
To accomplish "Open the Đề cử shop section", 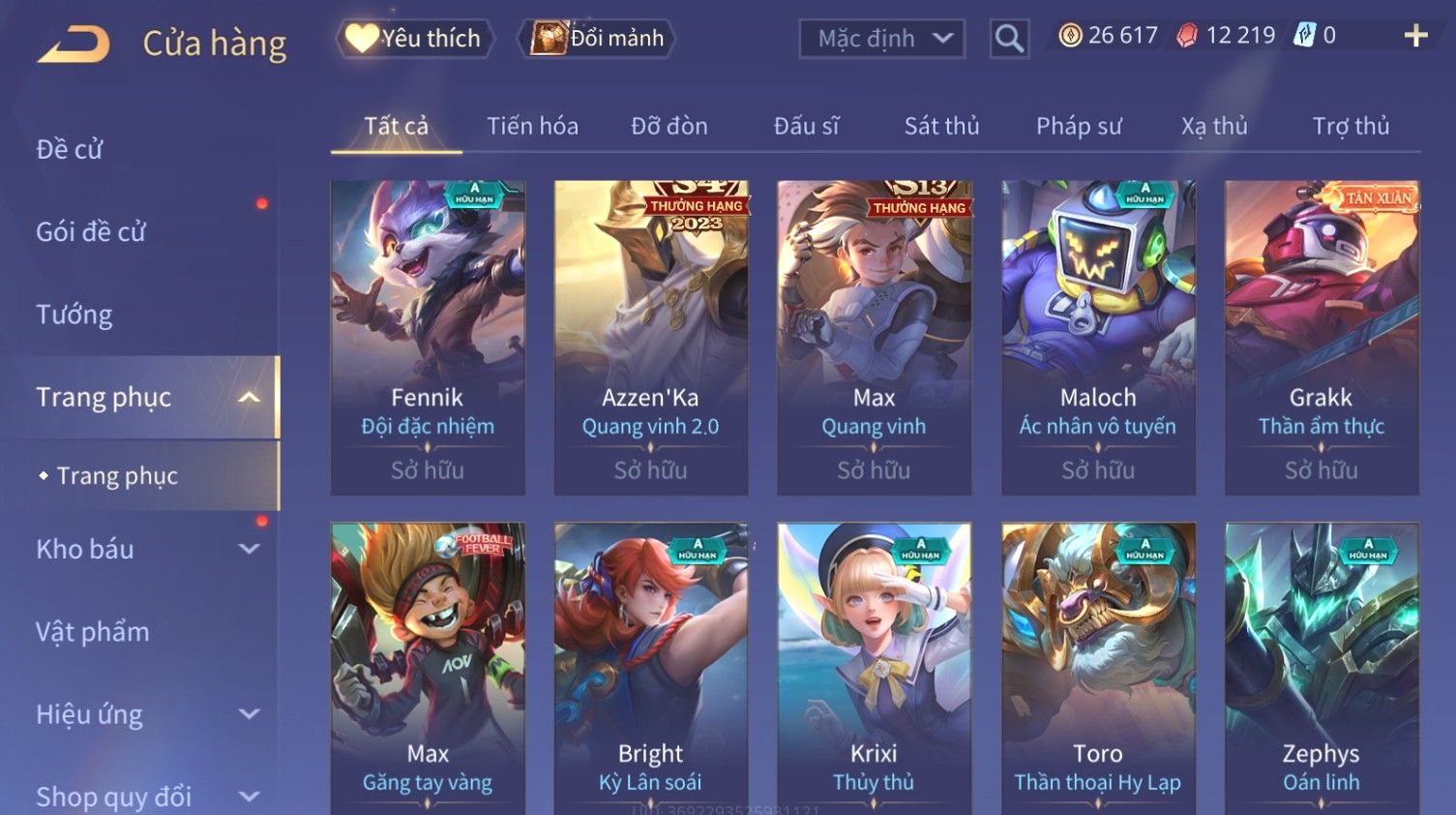I will point(70,149).
